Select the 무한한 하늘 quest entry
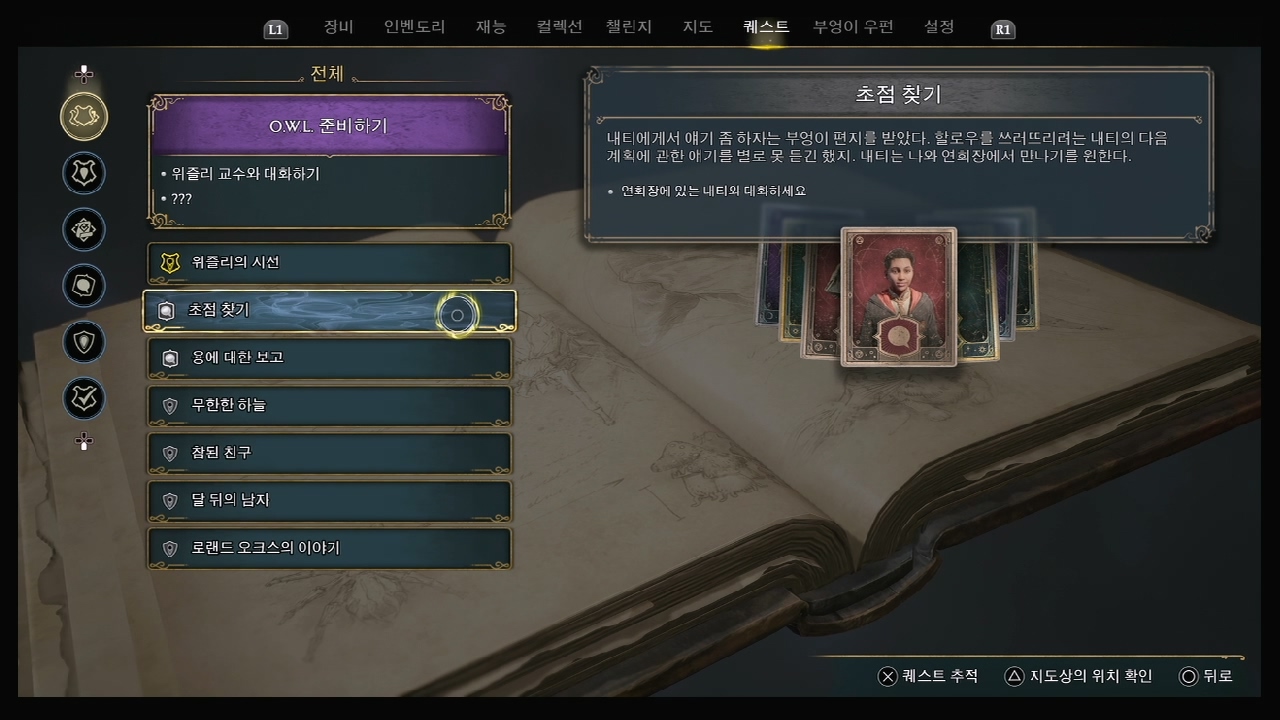Viewport: 1280px width, 720px height. click(330, 406)
